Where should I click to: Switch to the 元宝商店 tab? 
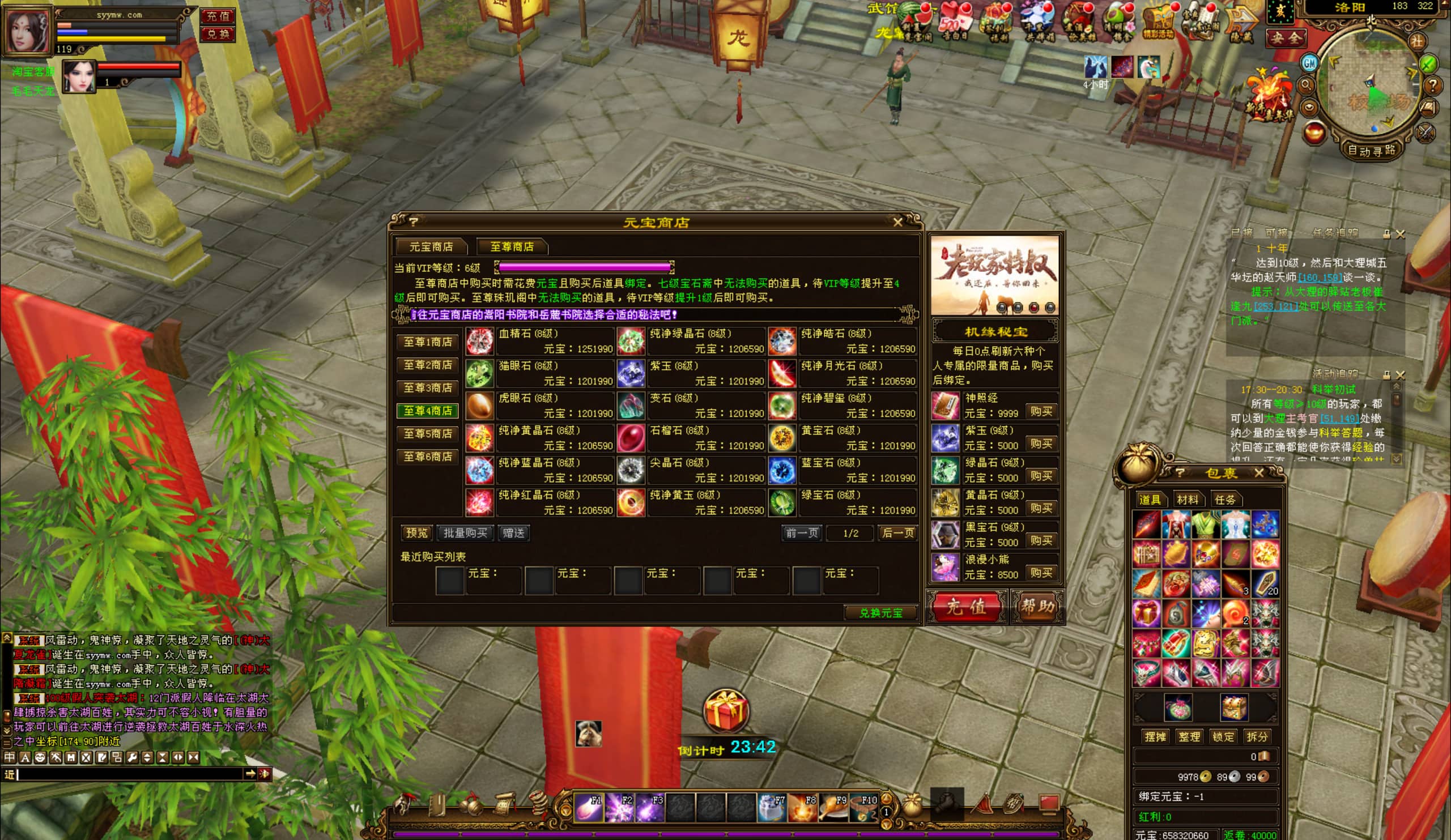[x=431, y=247]
